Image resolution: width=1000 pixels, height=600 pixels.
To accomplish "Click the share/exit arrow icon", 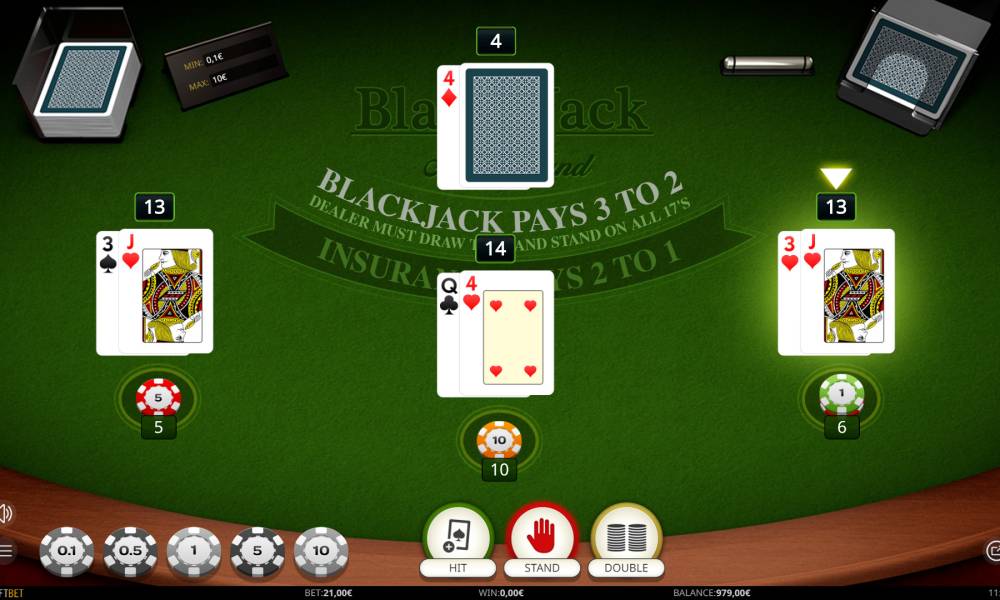I will pyautogui.click(x=993, y=550).
